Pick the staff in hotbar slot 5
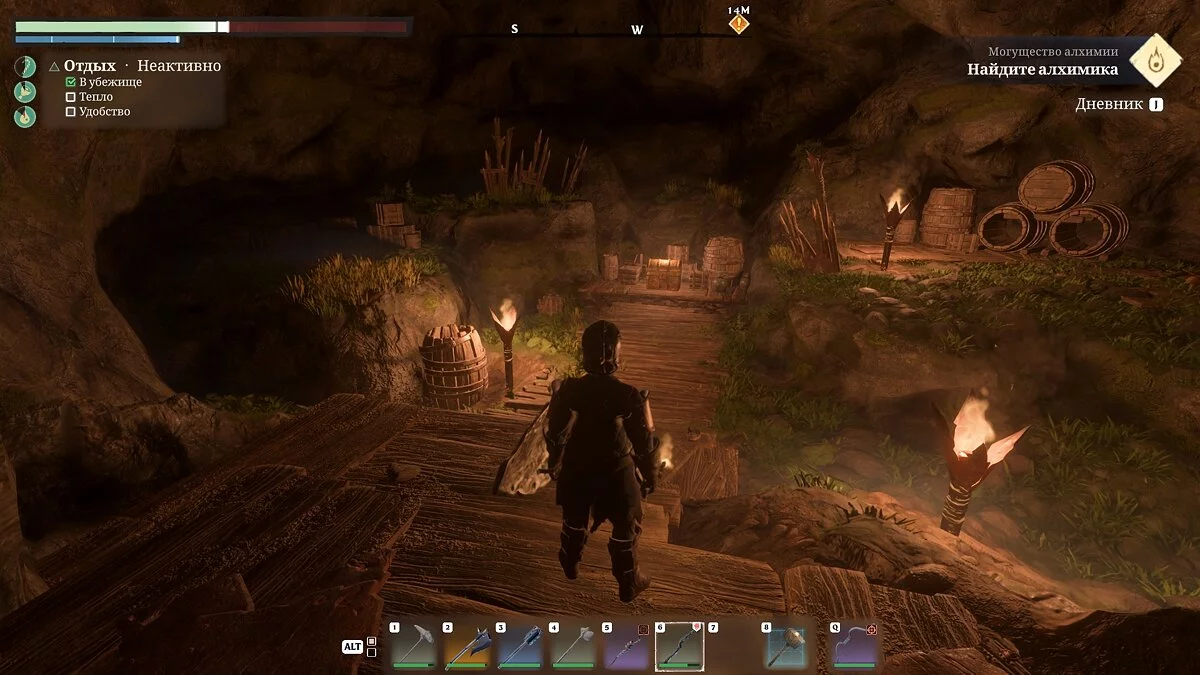The image size is (1200, 675). [626, 645]
